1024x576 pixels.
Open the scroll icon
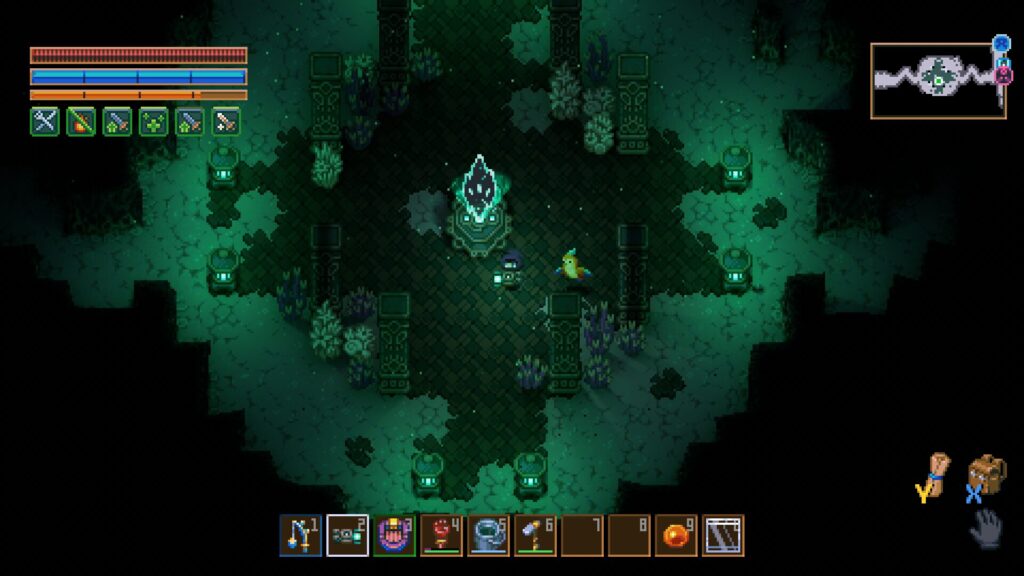coord(937,474)
